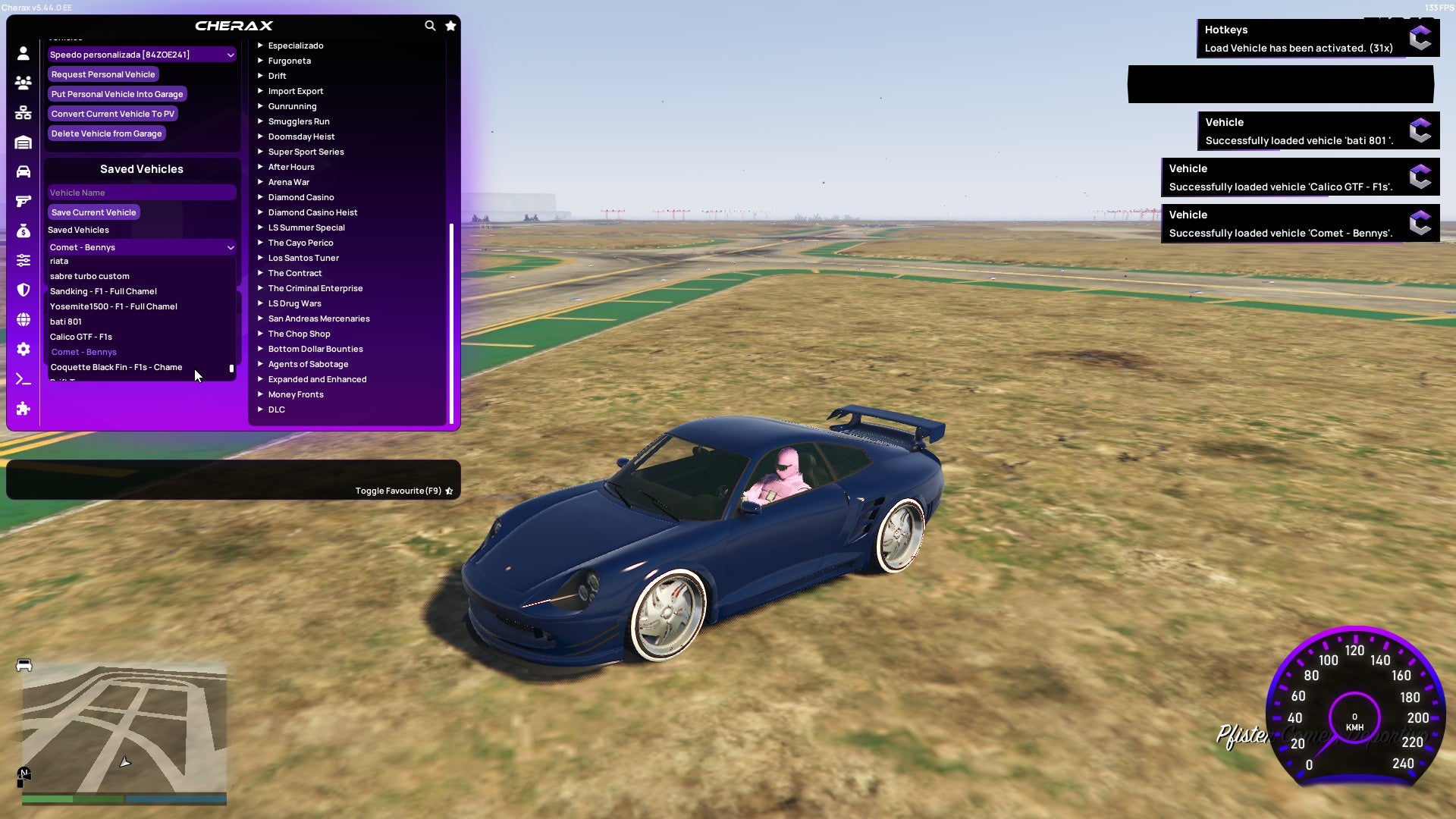Select the globe icon in the sidebar
Viewport: 1456px width, 819px height.
point(23,320)
